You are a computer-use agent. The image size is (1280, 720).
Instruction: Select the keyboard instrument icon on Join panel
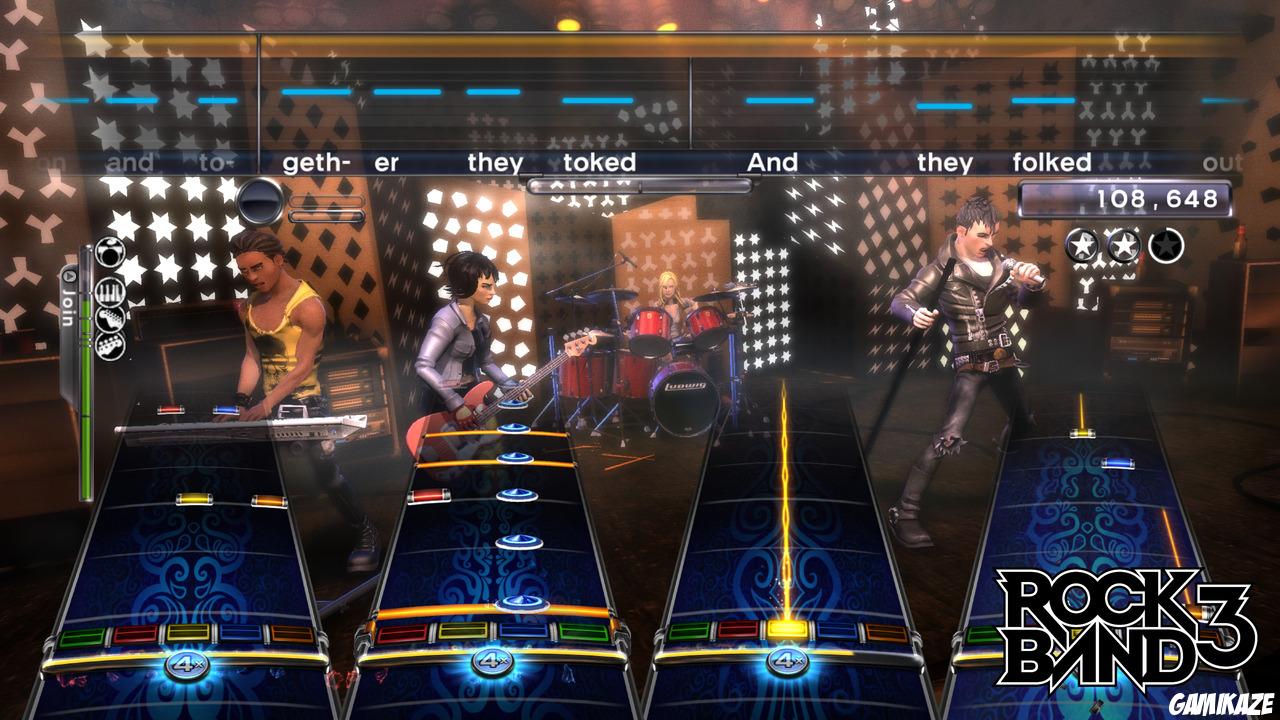[x=110, y=291]
